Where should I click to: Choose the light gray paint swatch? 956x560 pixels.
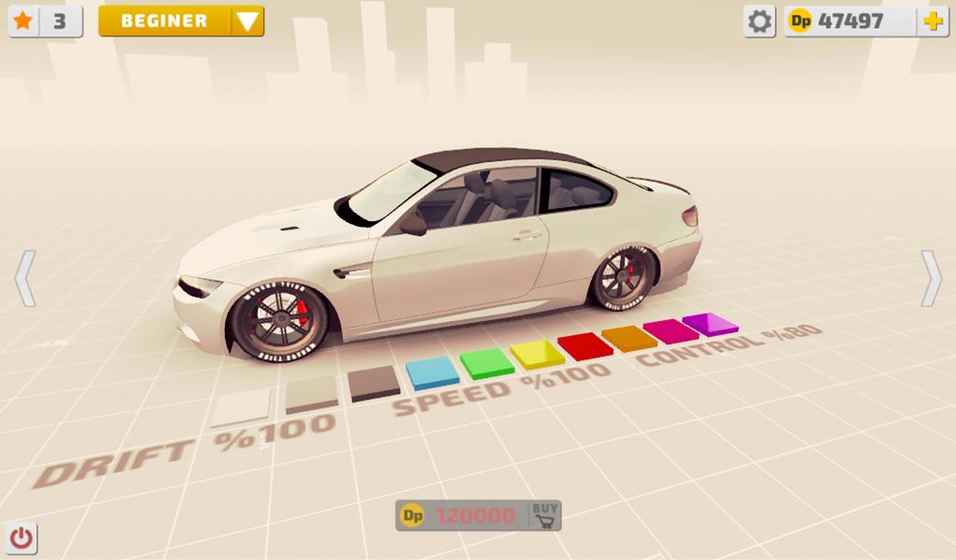tap(311, 394)
